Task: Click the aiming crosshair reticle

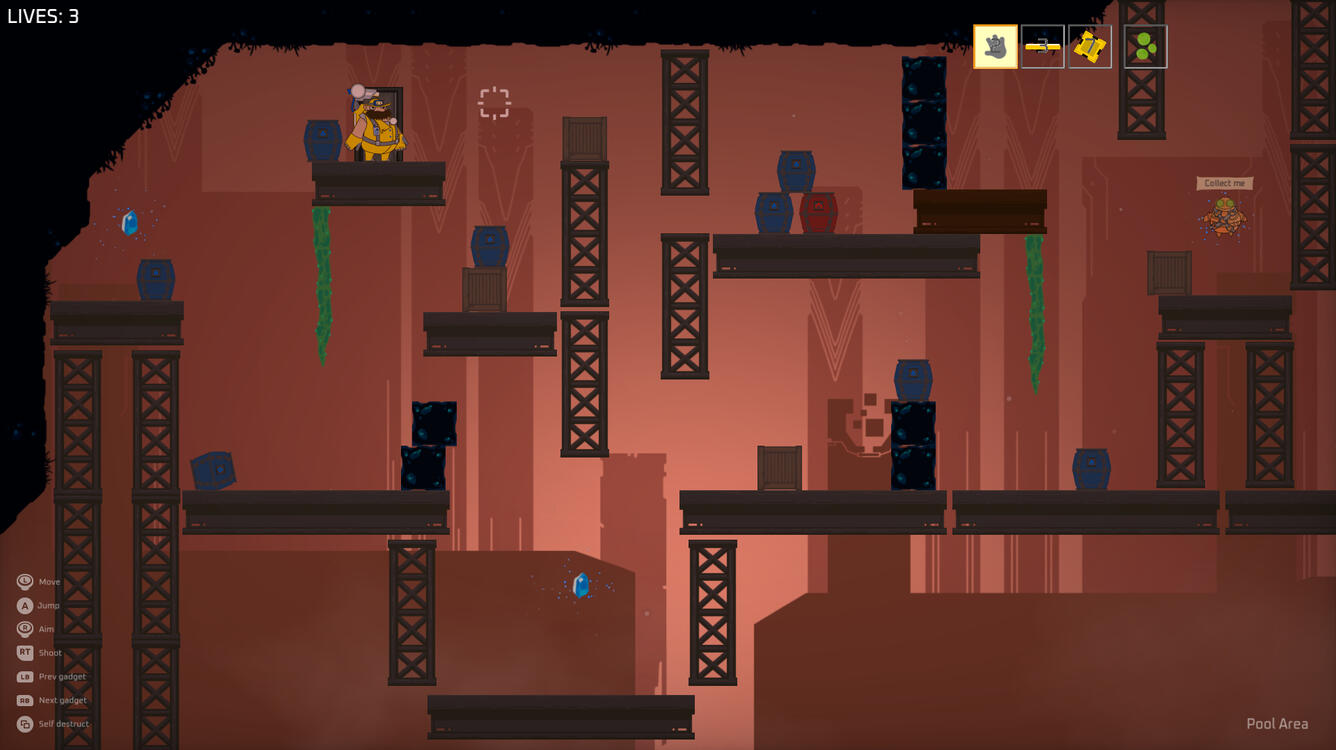Action: coord(493,104)
